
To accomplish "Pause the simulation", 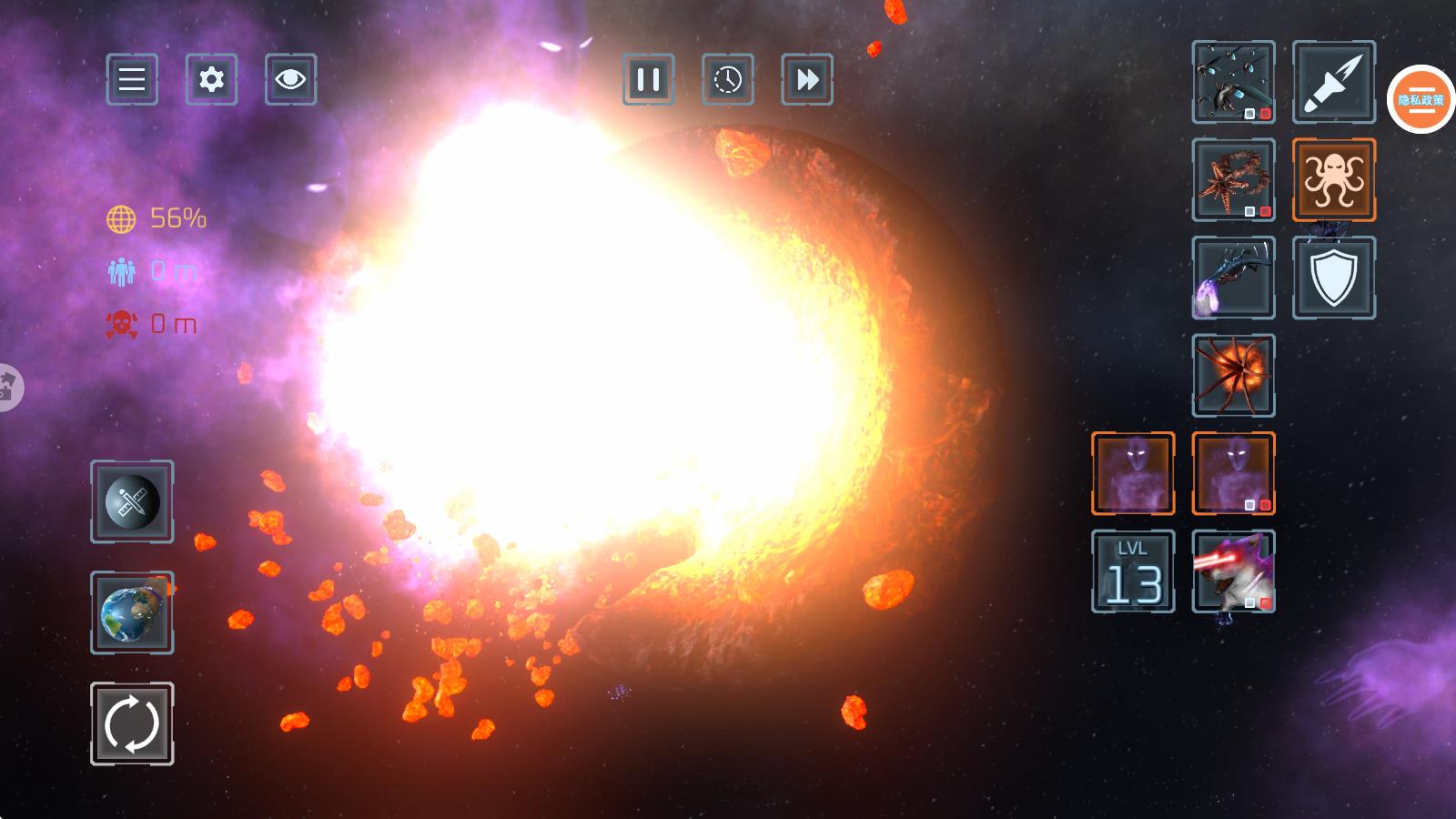I will point(648,79).
